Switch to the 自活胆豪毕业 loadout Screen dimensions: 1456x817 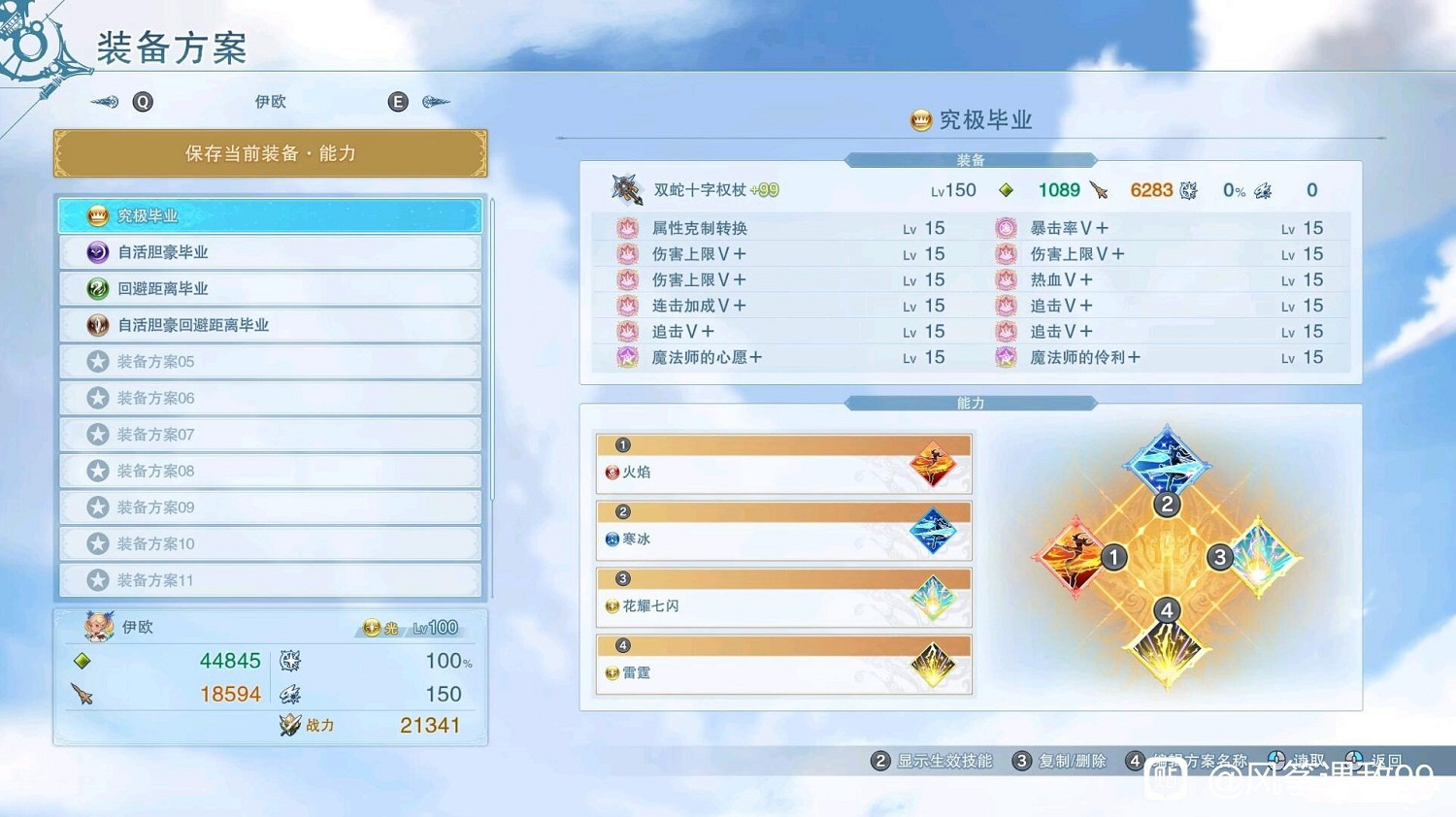[x=164, y=251]
